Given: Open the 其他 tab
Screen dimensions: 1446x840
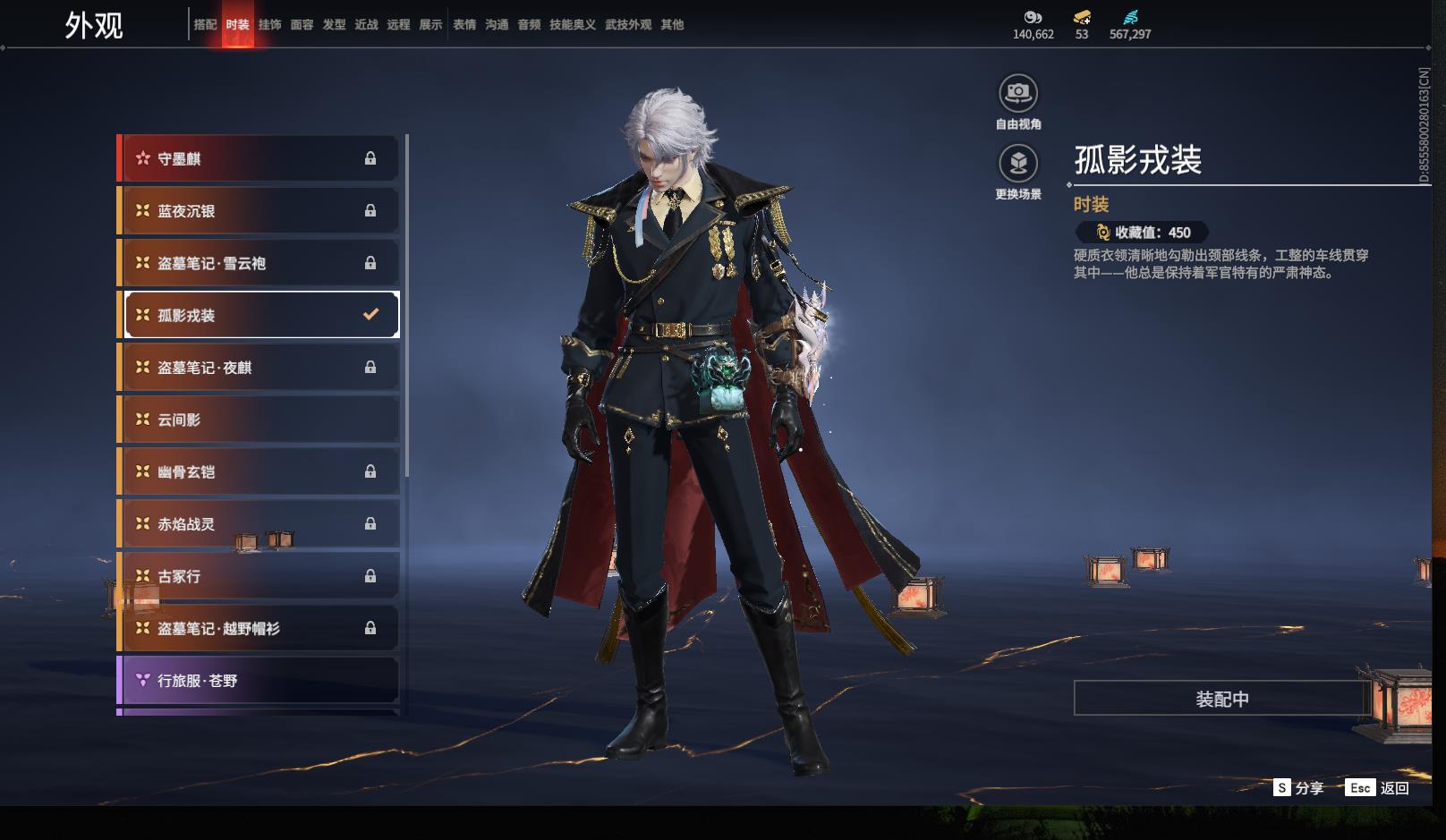Looking at the screenshot, I should [x=672, y=25].
